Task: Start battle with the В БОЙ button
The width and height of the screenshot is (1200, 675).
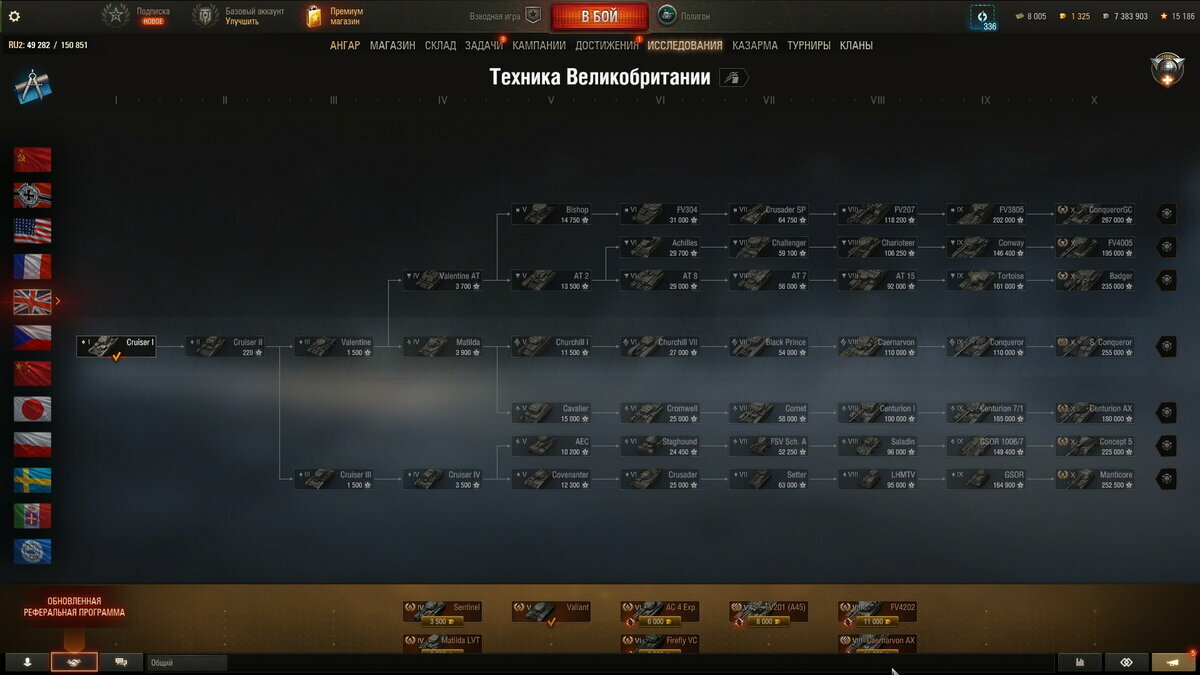Action: [x=599, y=16]
